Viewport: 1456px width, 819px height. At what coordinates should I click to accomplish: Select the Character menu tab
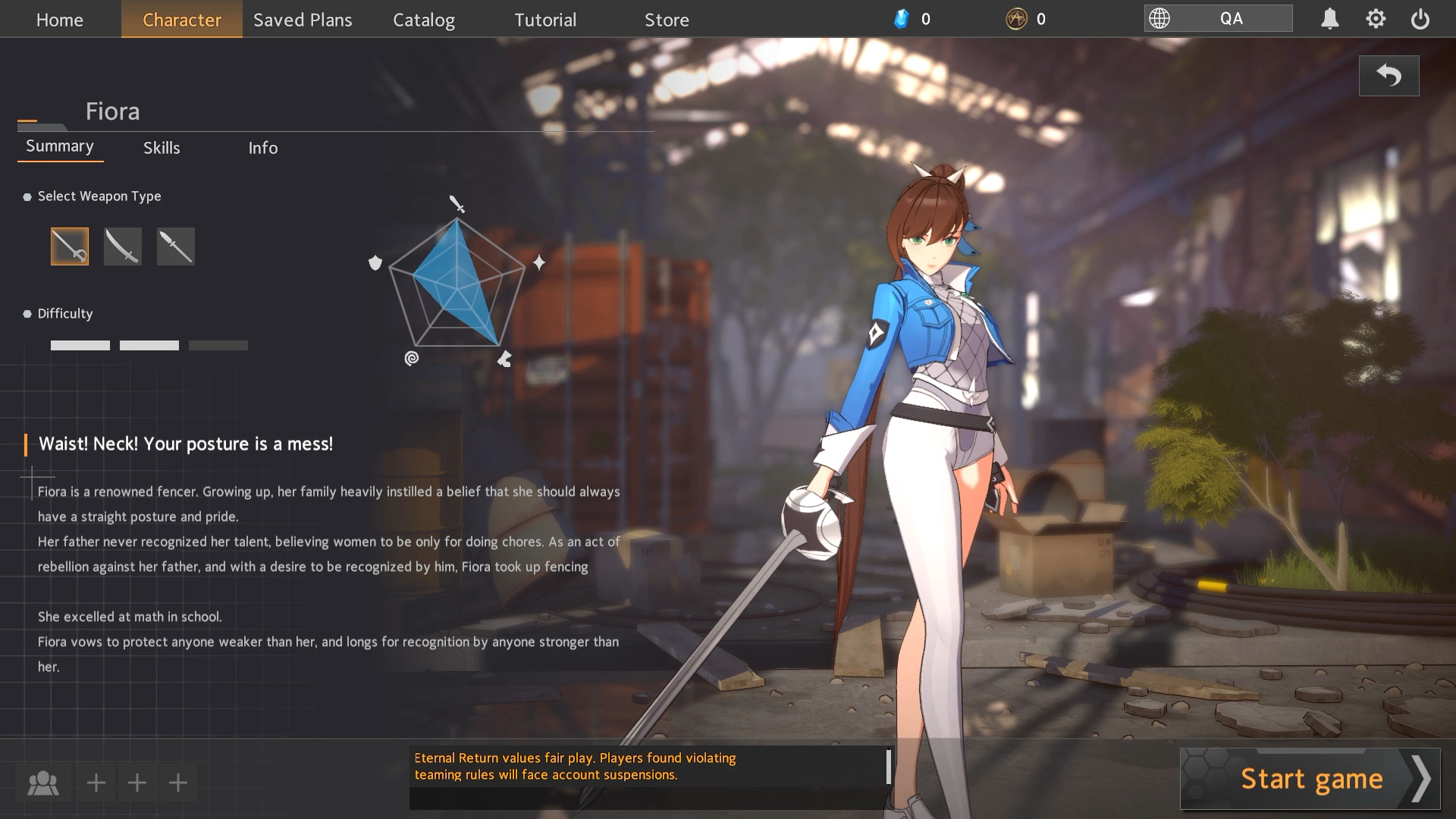[x=182, y=20]
